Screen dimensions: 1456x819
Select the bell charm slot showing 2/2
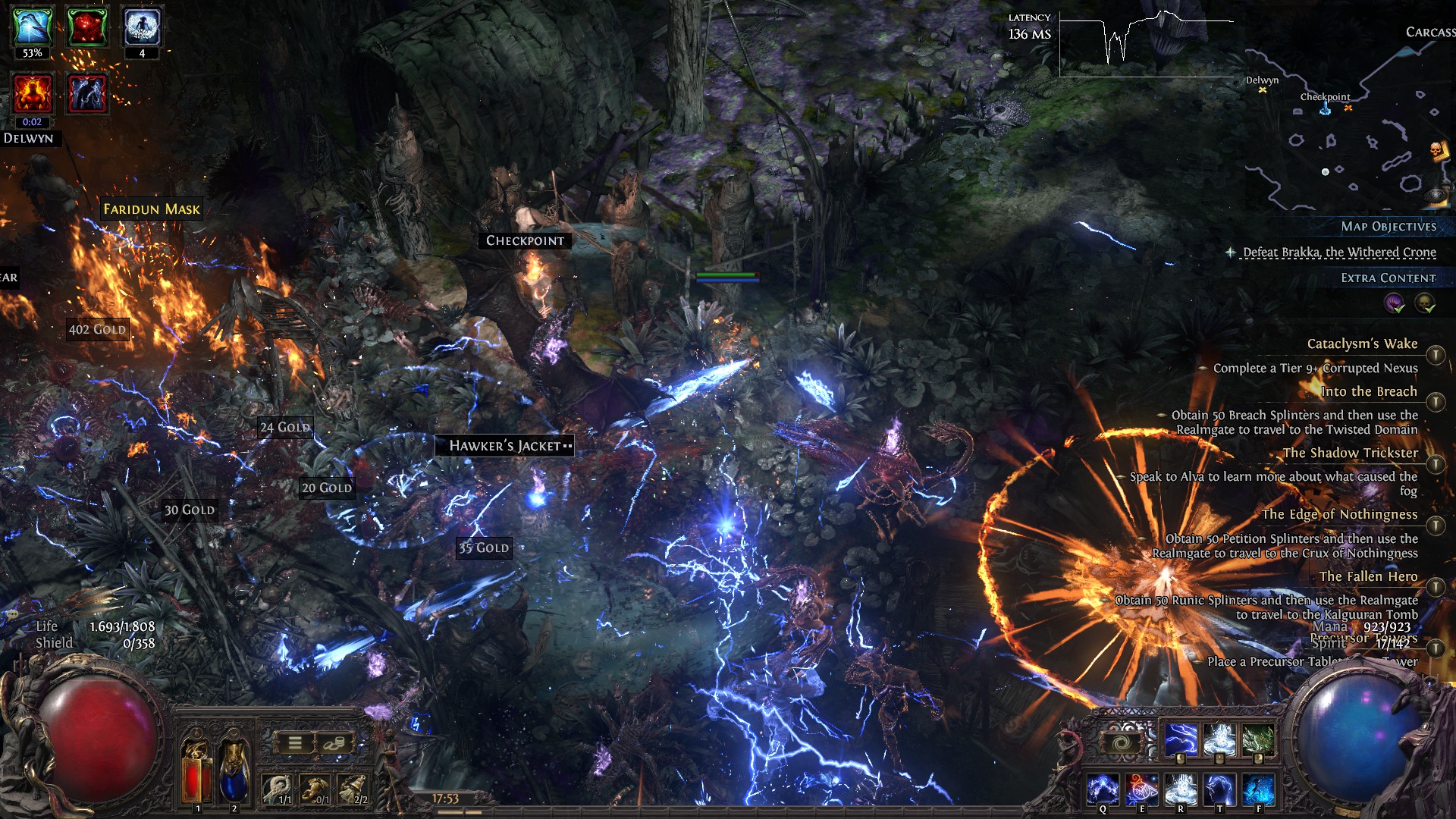(353, 789)
